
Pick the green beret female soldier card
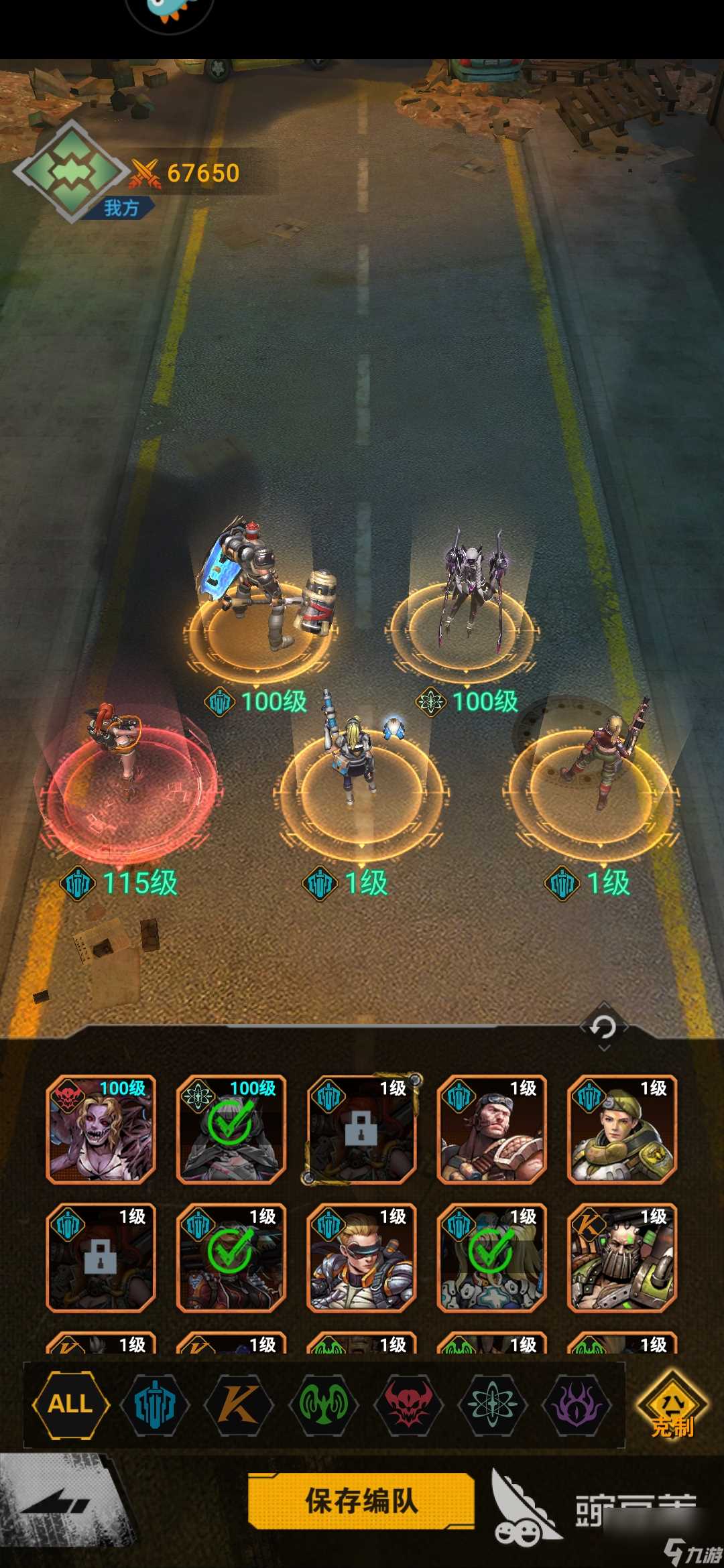[x=622, y=1130]
